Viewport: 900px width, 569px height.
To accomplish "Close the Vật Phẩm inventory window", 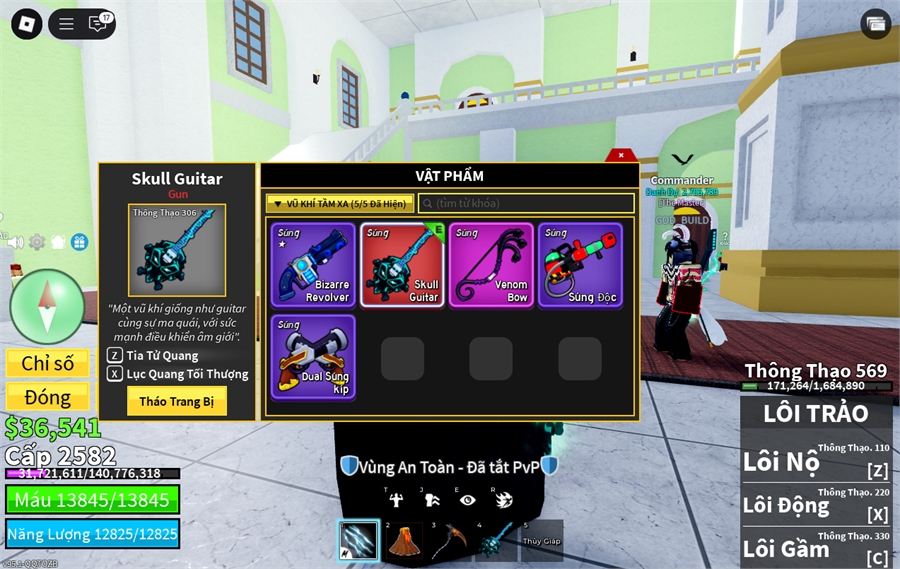I will click(621, 155).
